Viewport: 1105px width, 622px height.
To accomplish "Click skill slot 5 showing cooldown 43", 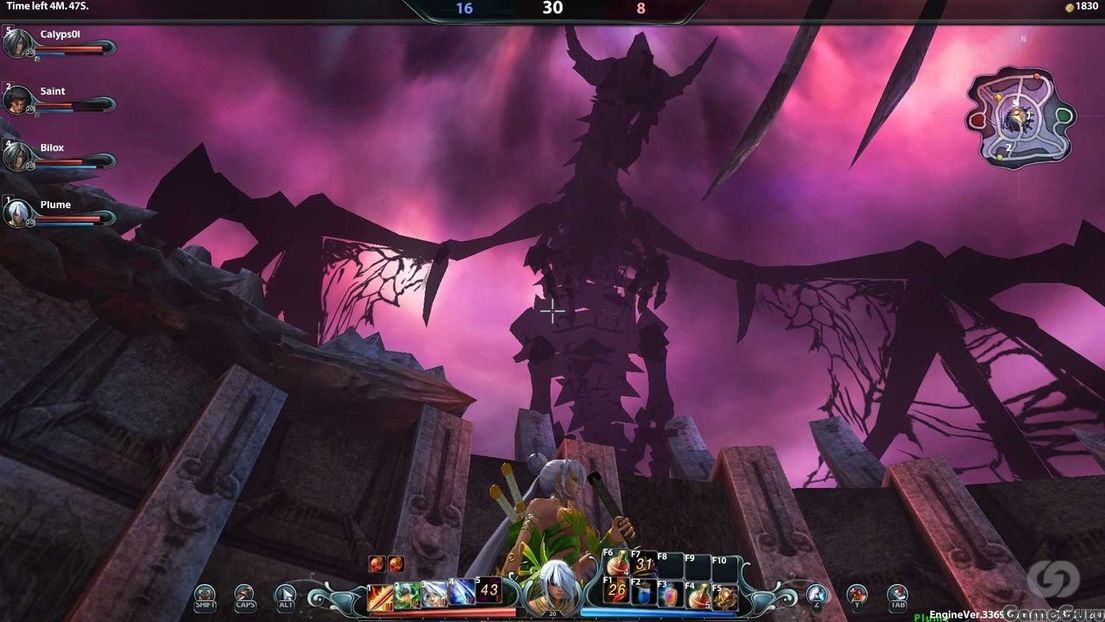I will 488,590.
